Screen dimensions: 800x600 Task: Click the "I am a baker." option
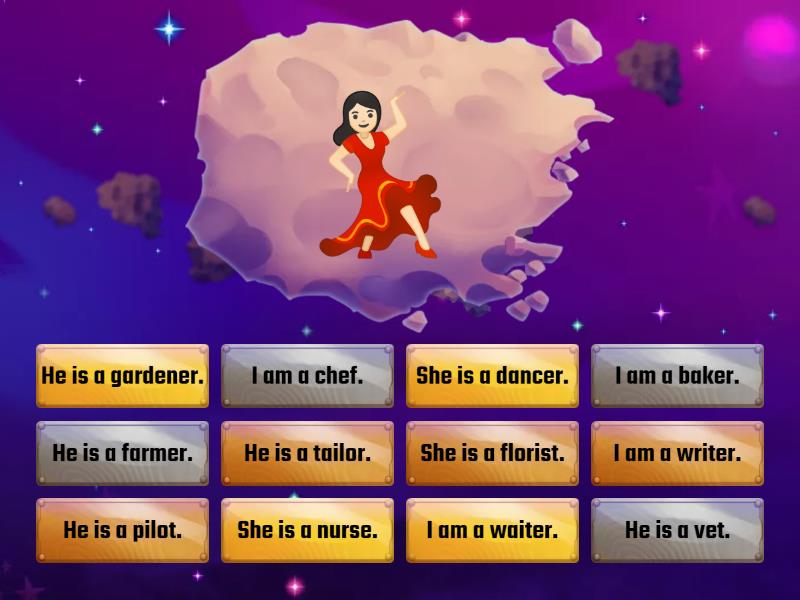(677, 376)
